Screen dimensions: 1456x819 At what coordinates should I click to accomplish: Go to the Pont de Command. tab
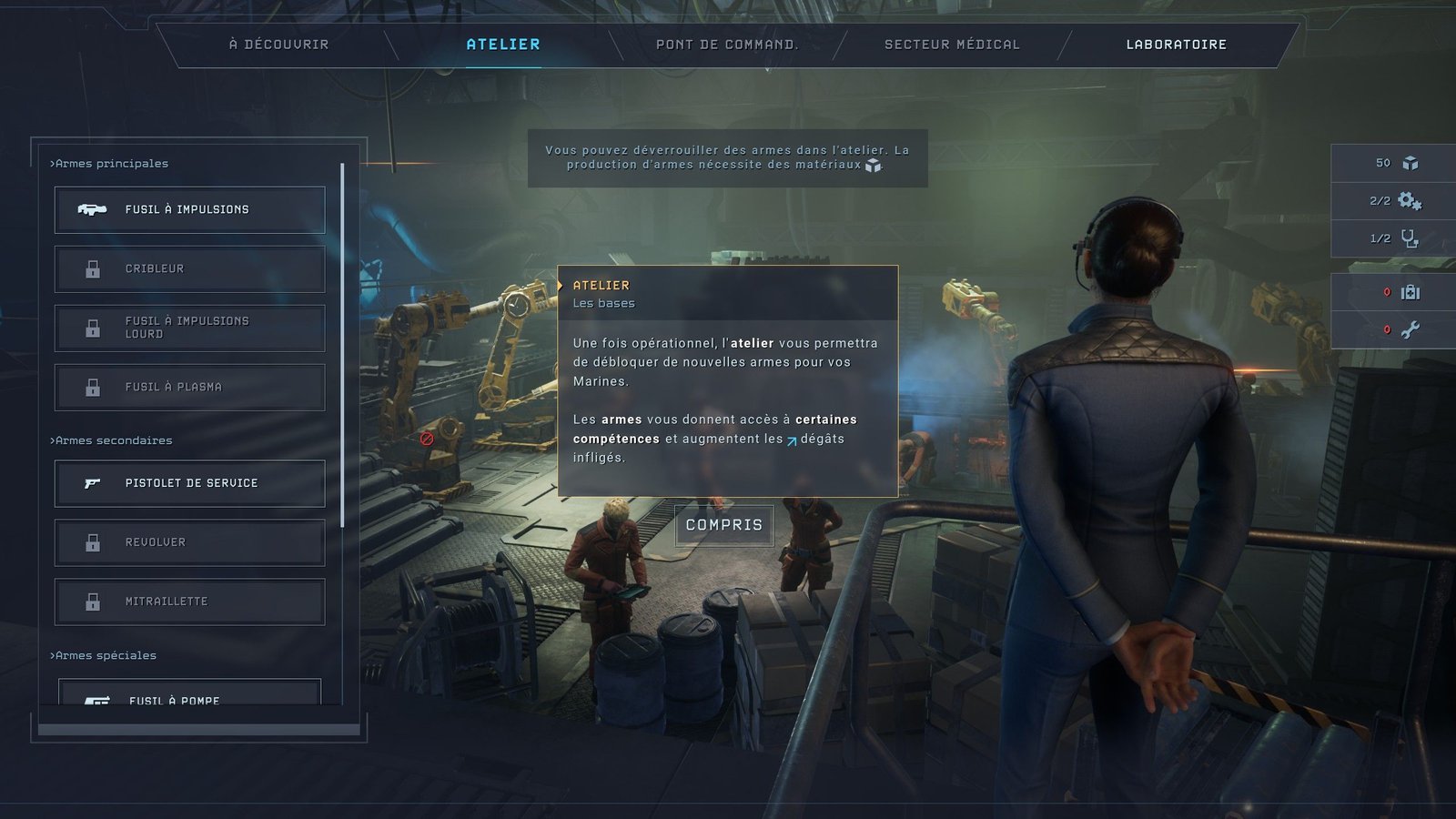click(x=726, y=44)
